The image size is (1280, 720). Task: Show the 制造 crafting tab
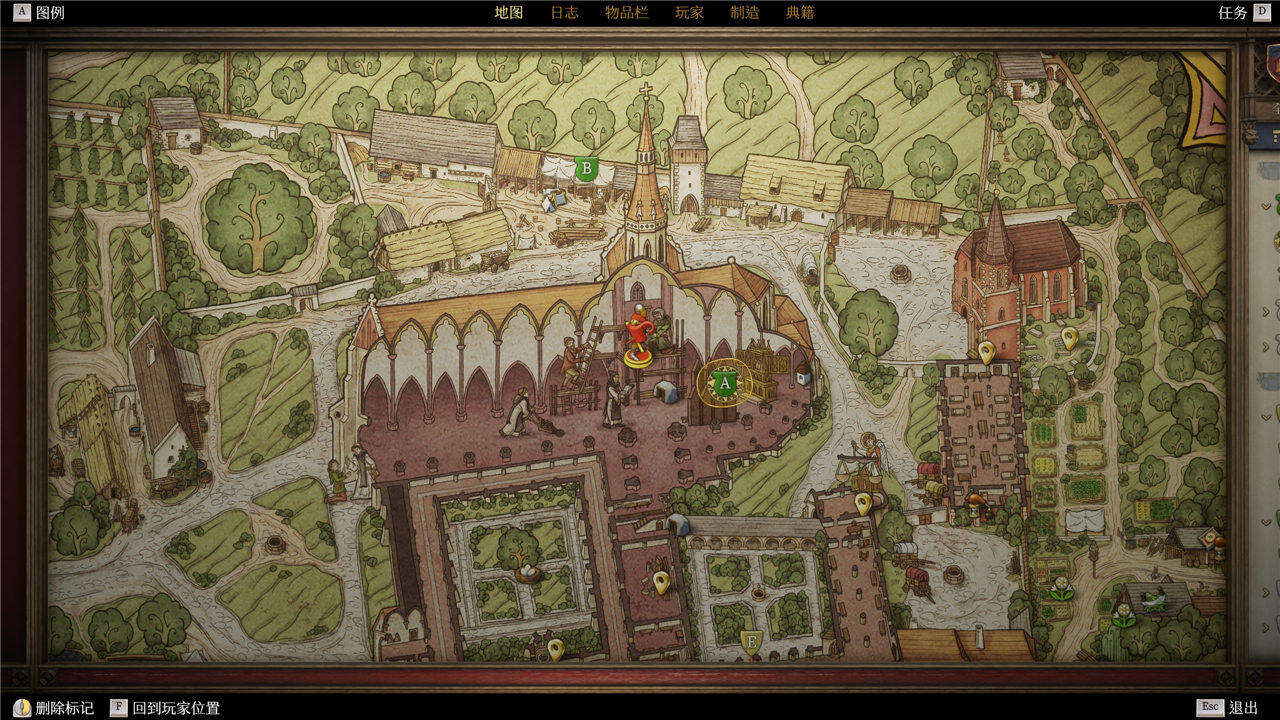pos(744,13)
